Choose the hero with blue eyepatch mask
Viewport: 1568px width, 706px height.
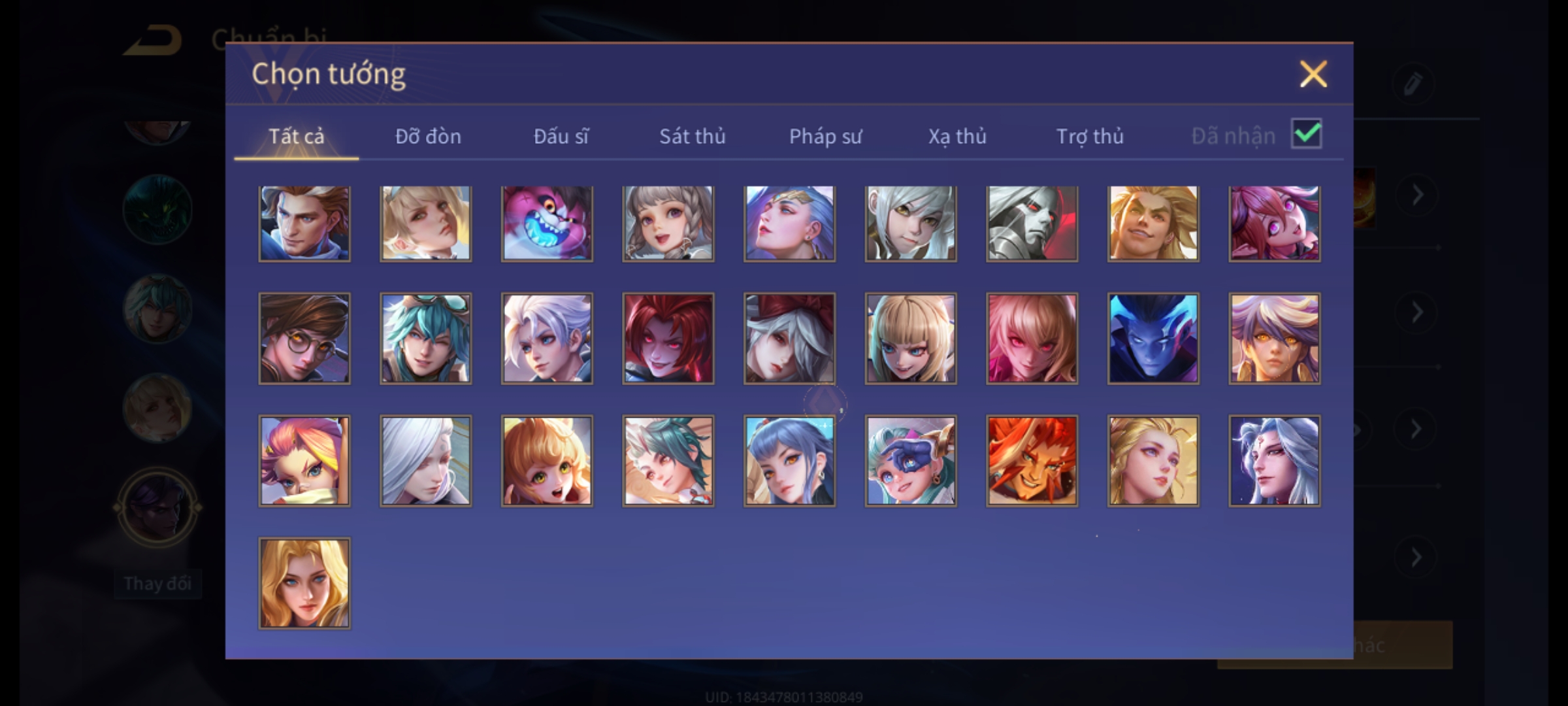tap(911, 461)
